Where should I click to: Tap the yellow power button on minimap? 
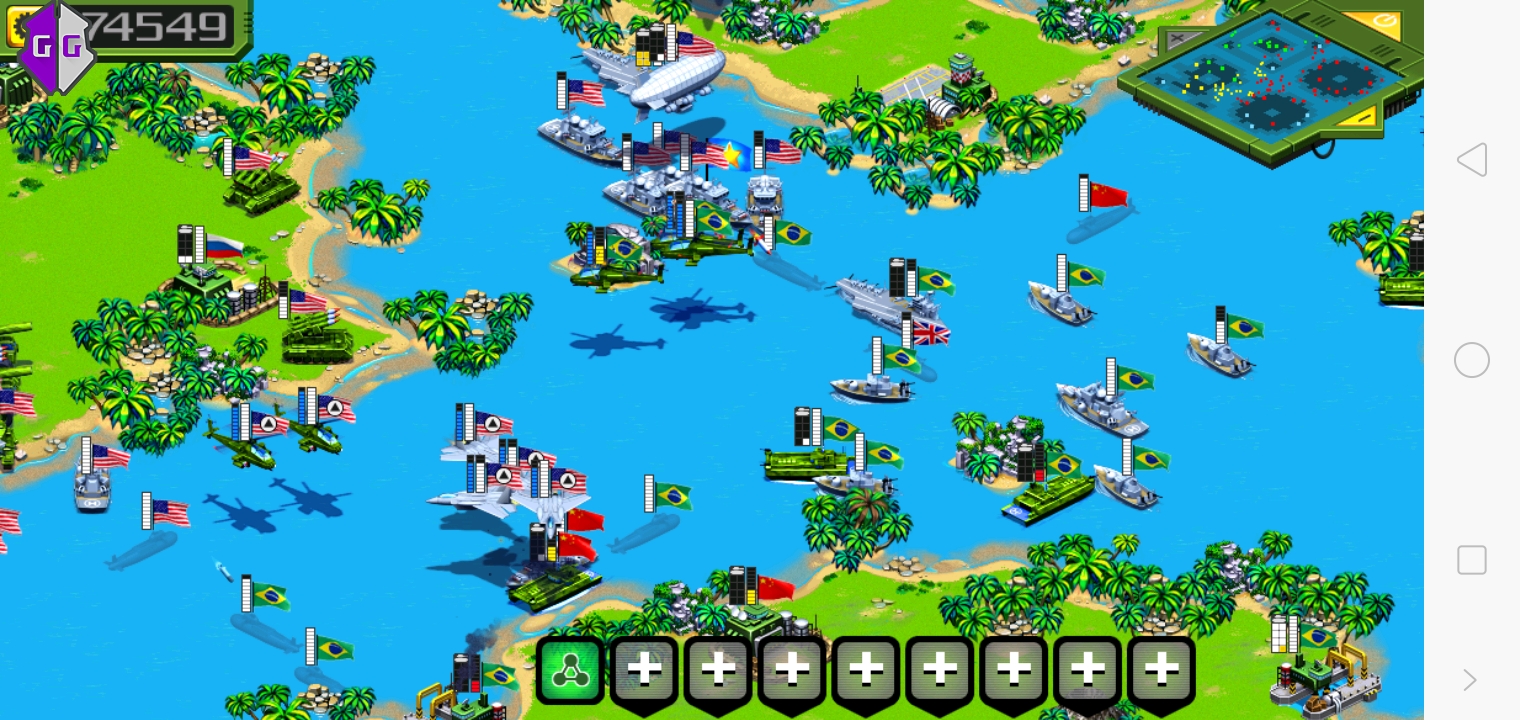click(1385, 22)
